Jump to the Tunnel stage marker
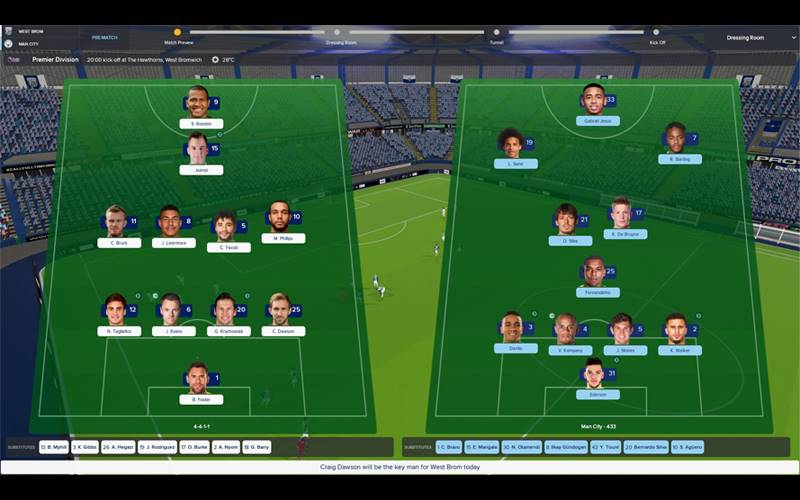The image size is (800, 500). (x=497, y=32)
